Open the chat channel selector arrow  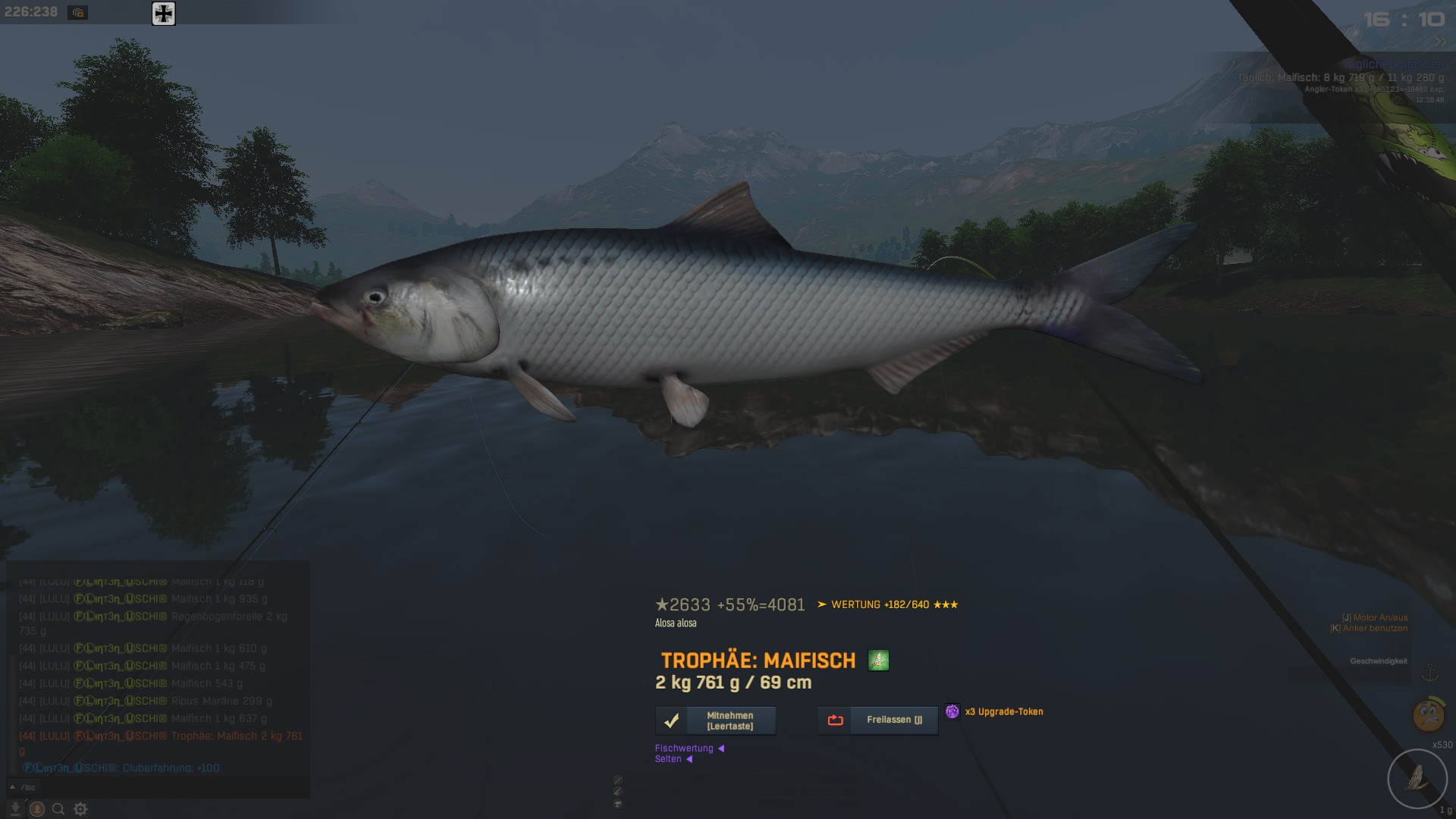(x=12, y=786)
